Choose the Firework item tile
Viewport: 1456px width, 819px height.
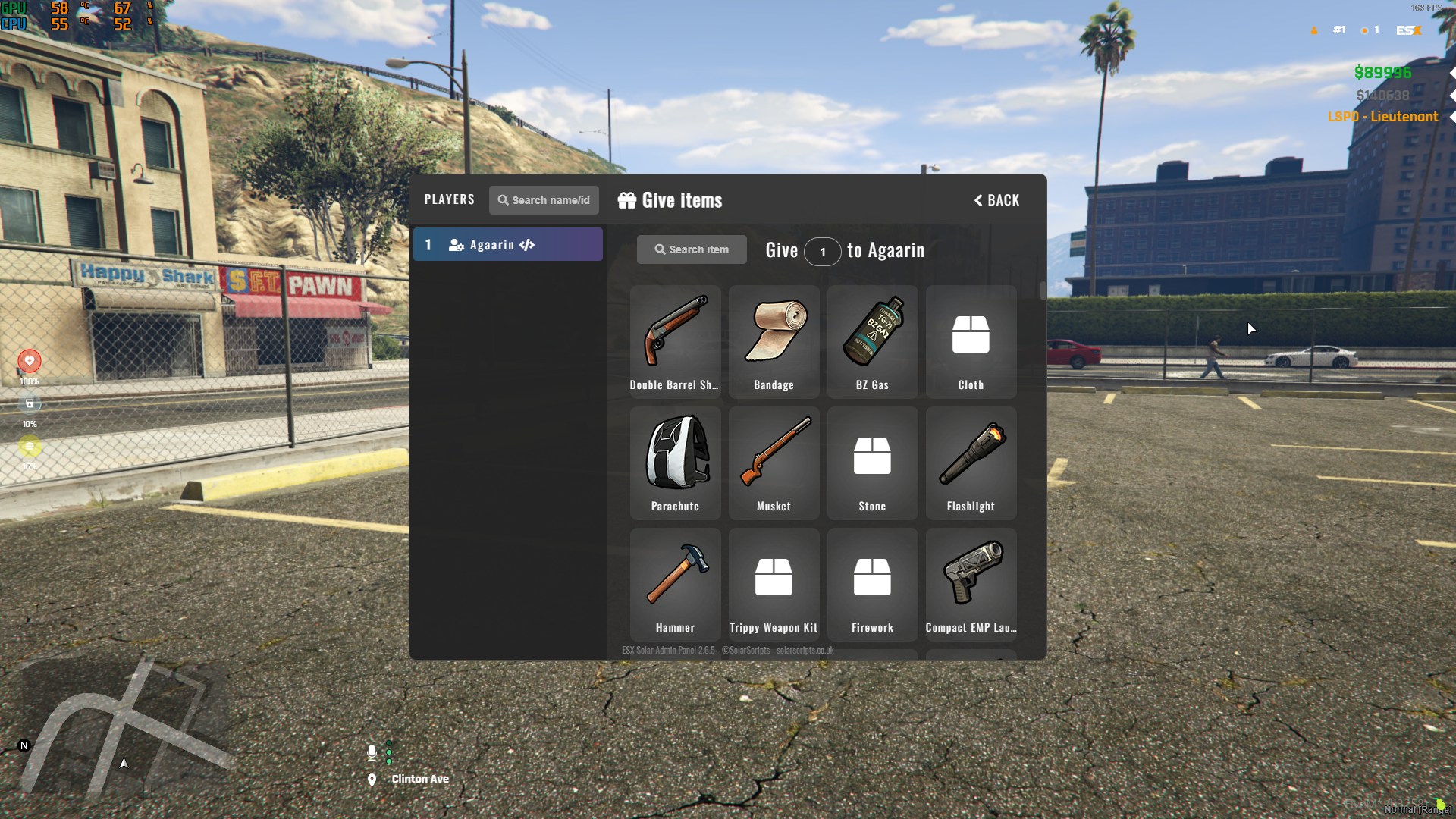[872, 584]
